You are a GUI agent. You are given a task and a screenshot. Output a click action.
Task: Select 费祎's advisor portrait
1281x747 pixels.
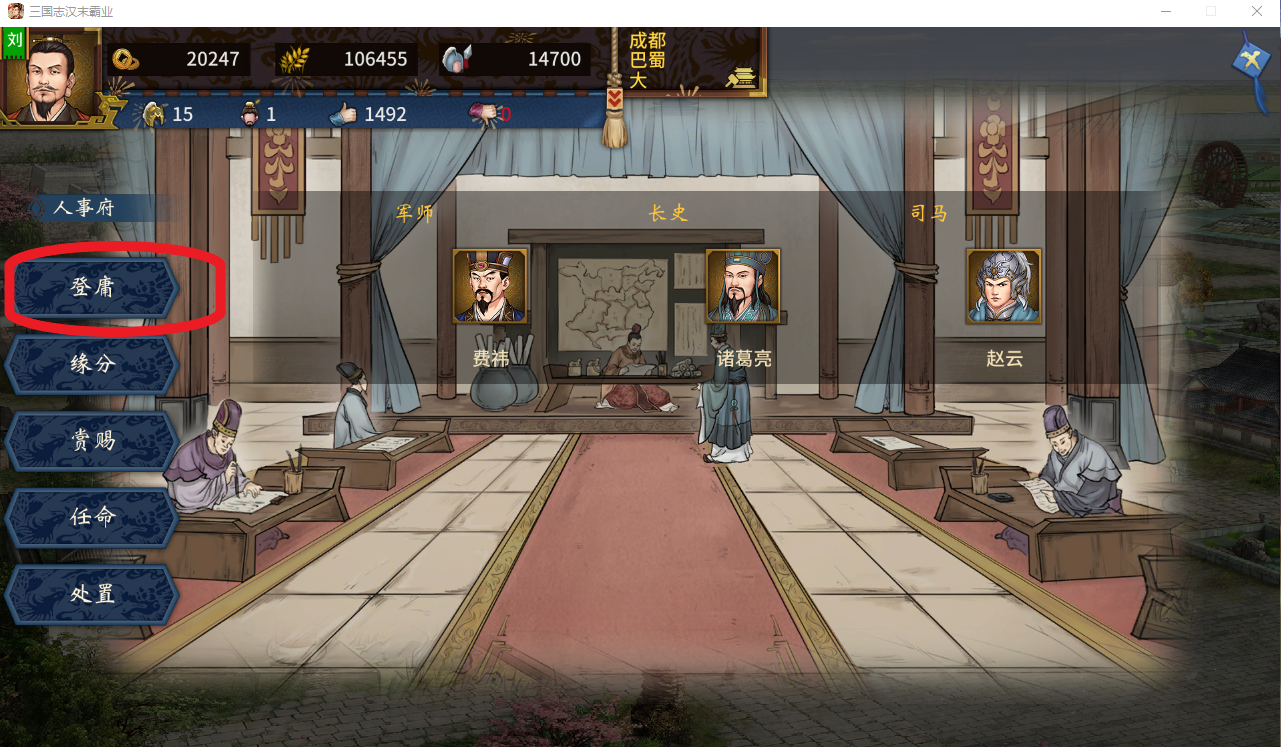click(x=490, y=286)
